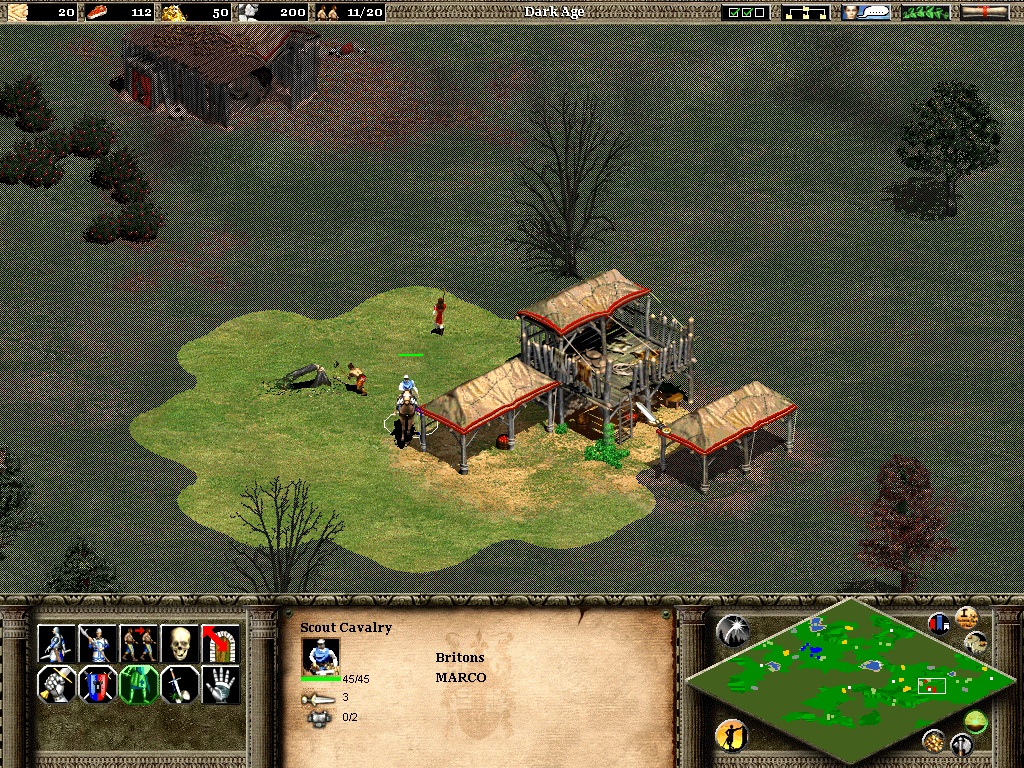The height and width of the screenshot is (768, 1024).
Task: Open the technology tree diagram button
Action: click(x=805, y=12)
